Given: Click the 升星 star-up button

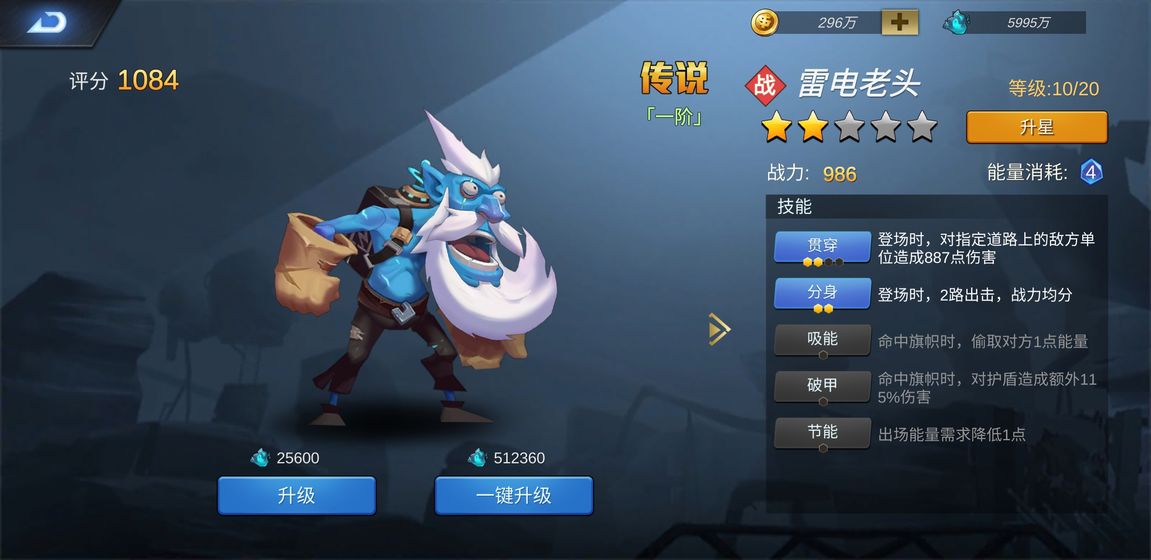Looking at the screenshot, I should (x=1036, y=128).
